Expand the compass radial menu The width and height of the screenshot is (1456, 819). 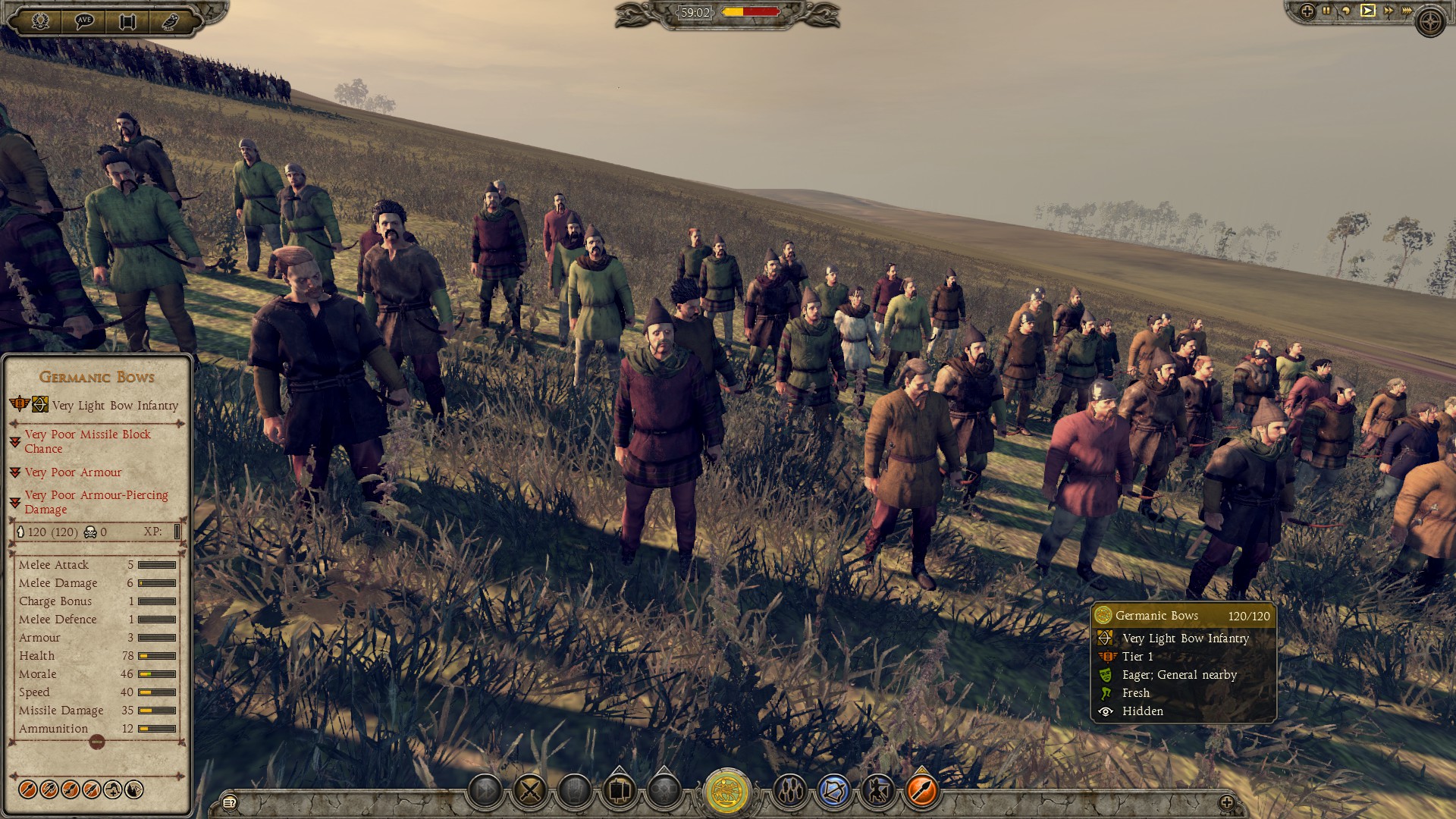click(1430, 20)
